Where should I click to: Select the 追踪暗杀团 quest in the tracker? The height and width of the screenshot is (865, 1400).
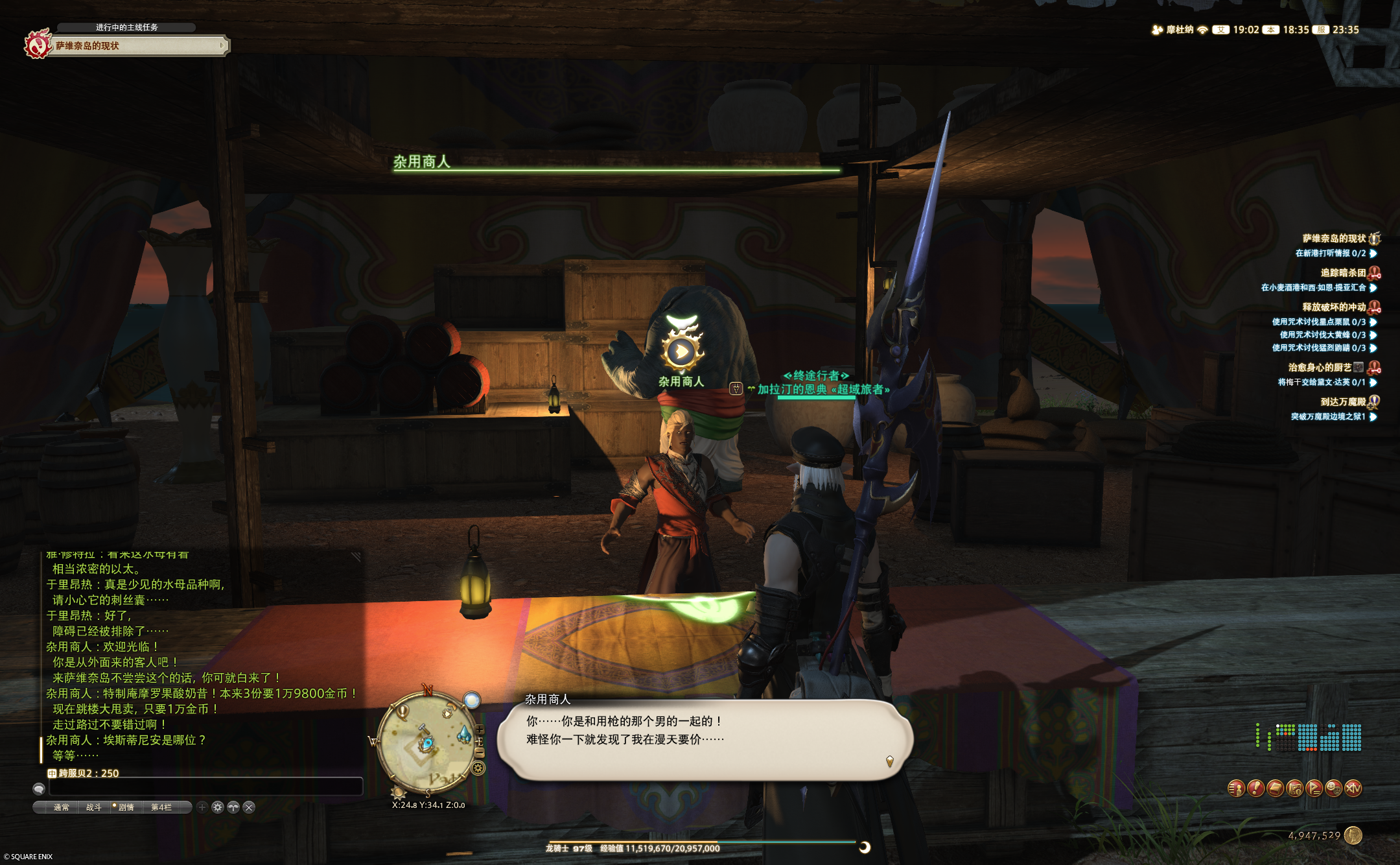point(1343,273)
